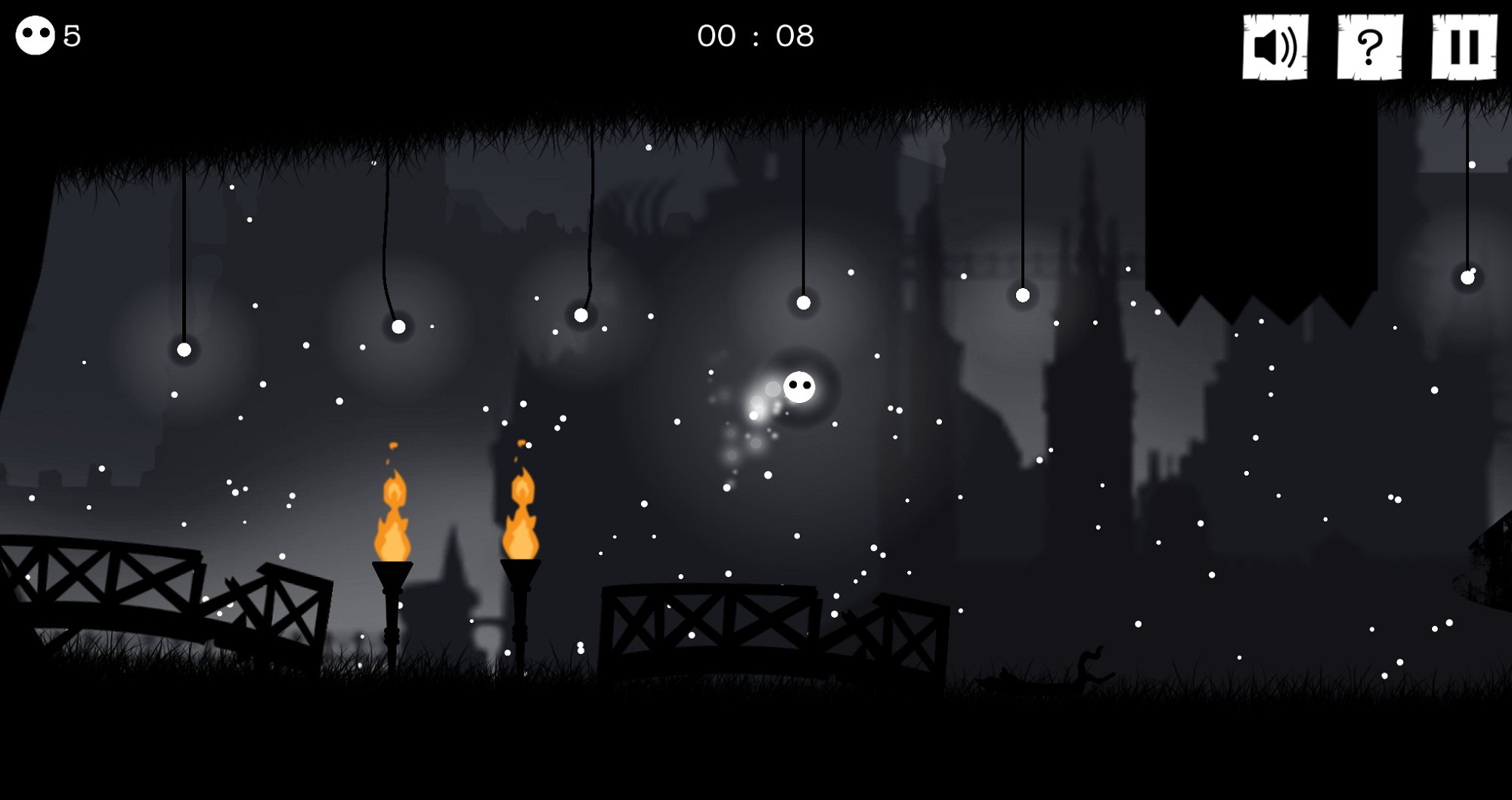The image size is (1512, 800).
Task: Click the smiley face lives counter icon
Action: (x=35, y=33)
